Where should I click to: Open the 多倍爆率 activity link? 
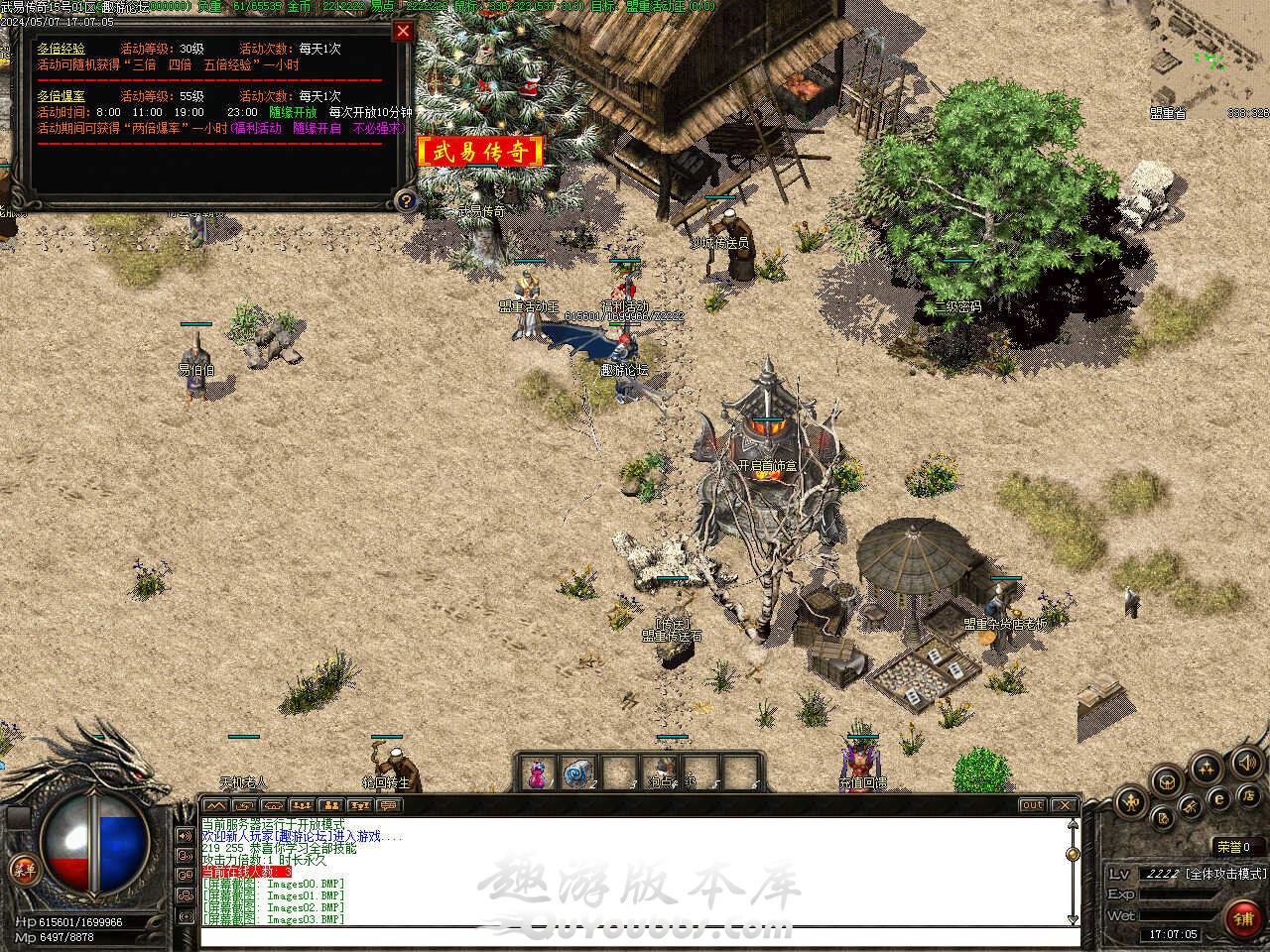click(x=62, y=96)
